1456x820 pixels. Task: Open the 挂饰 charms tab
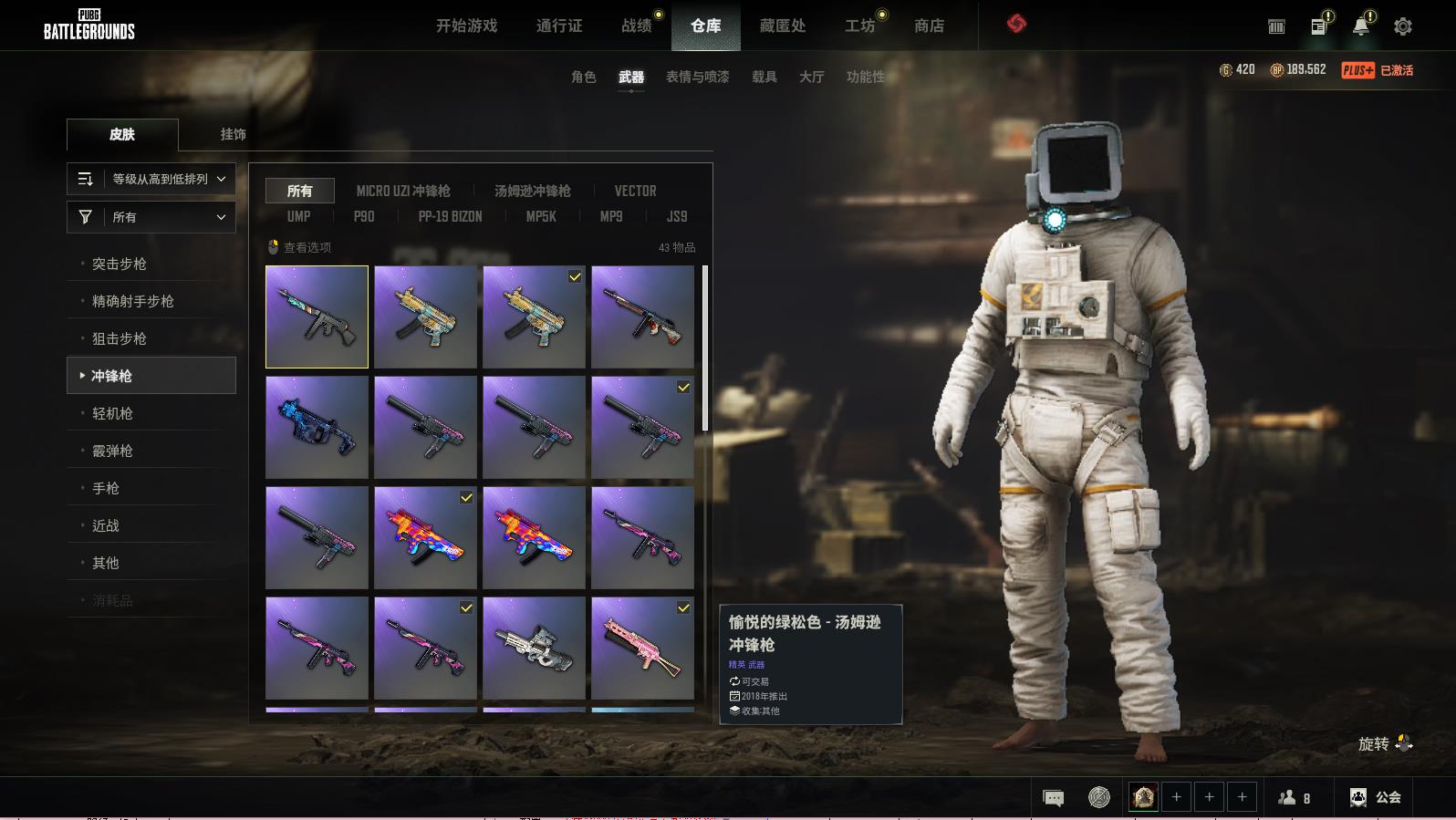tap(233, 134)
